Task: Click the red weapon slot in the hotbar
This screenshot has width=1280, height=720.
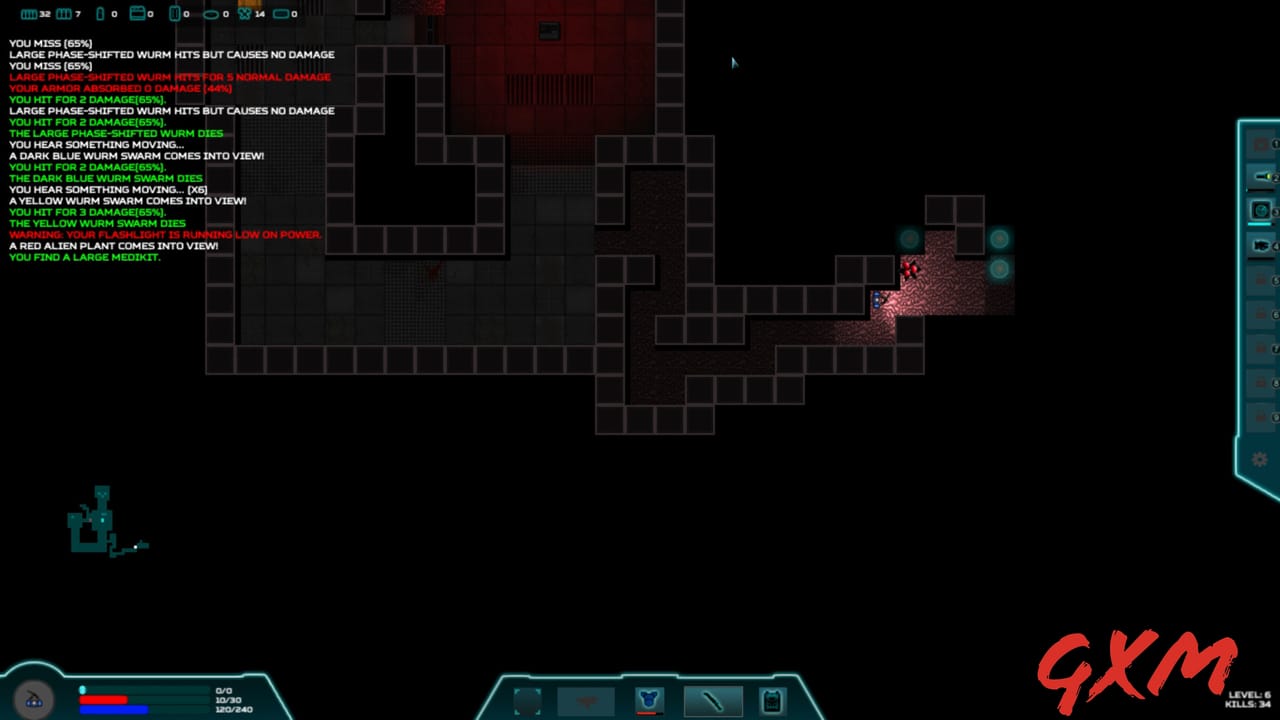Action: click(x=586, y=700)
